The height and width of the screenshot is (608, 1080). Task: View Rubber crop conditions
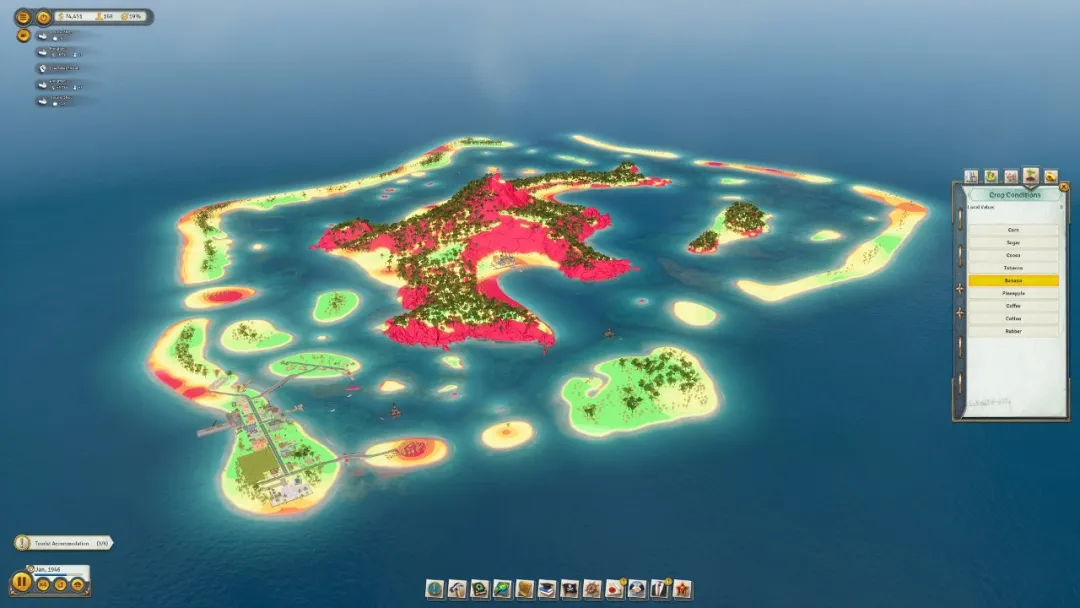1013,331
